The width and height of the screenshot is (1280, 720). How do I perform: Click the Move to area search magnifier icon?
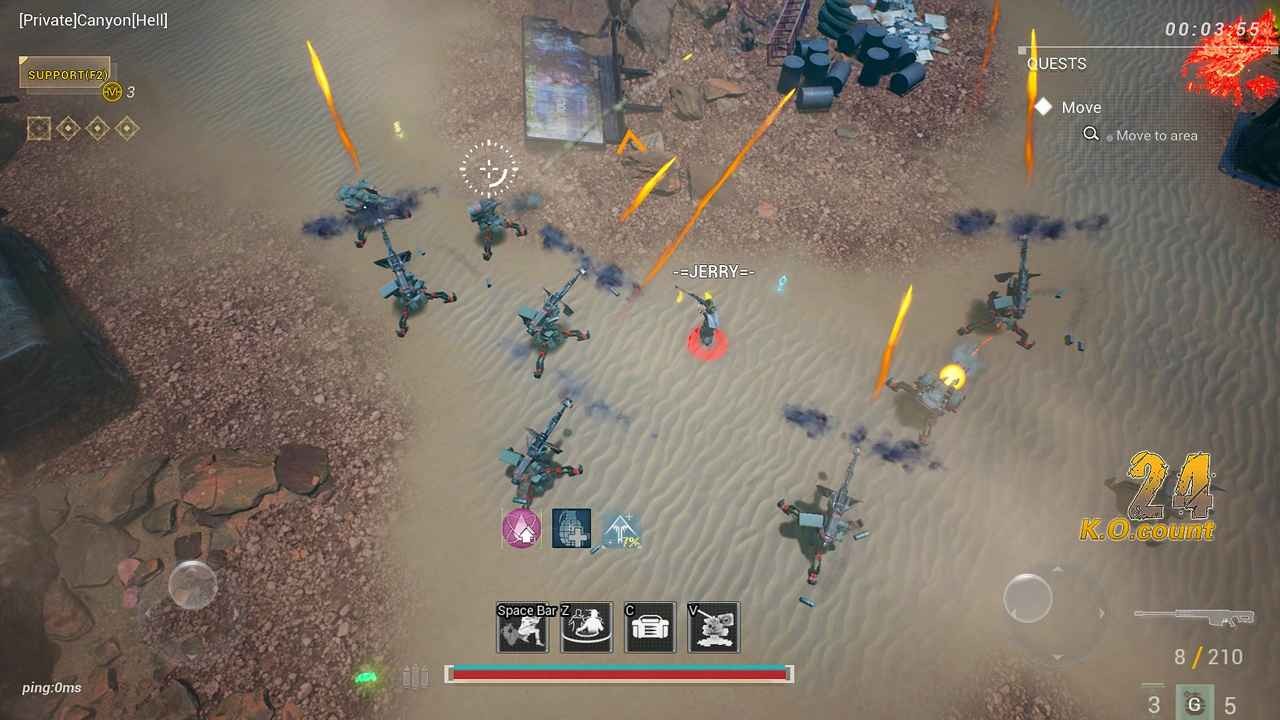point(1092,134)
